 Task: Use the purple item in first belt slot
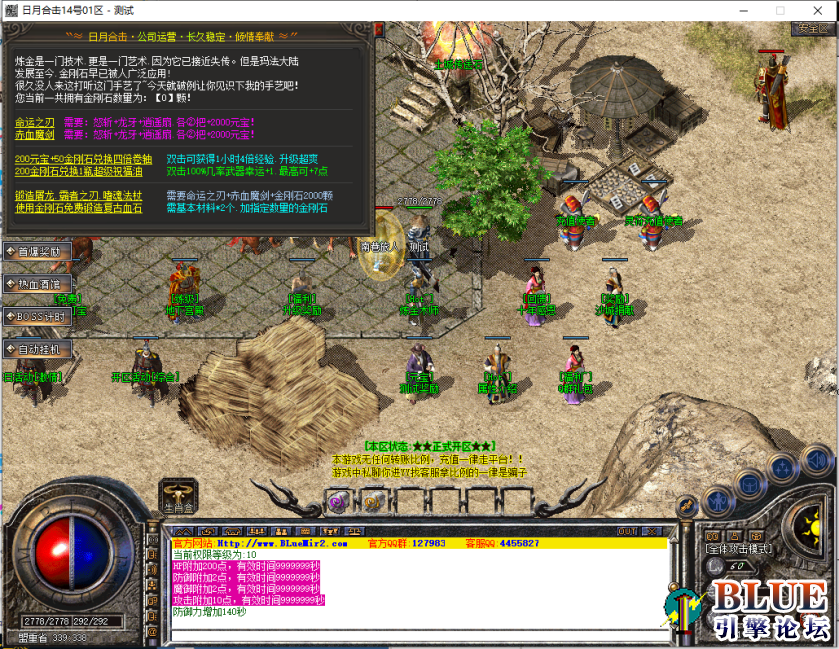click(x=337, y=501)
